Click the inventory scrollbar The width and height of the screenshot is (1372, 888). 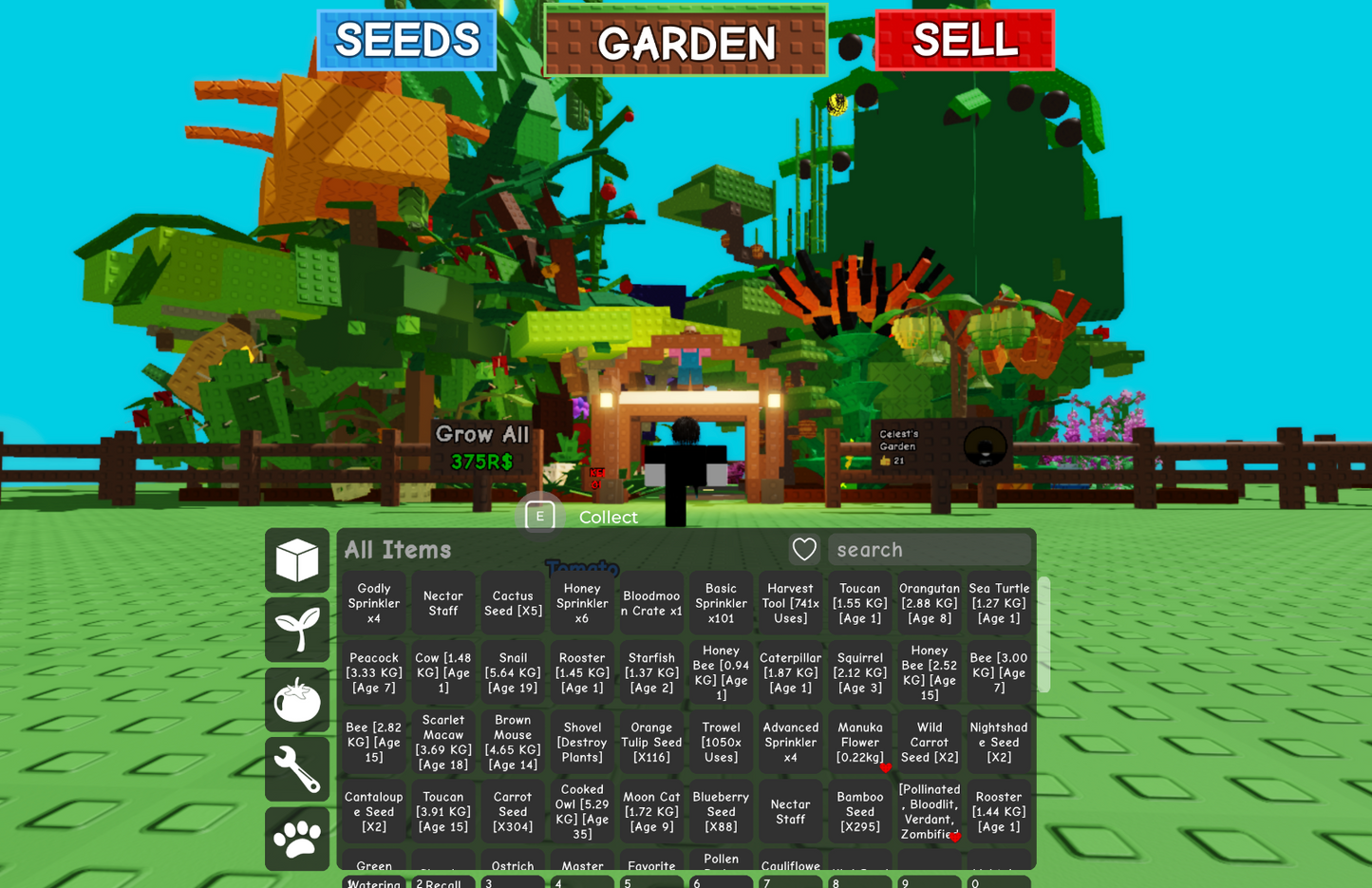(x=1043, y=633)
